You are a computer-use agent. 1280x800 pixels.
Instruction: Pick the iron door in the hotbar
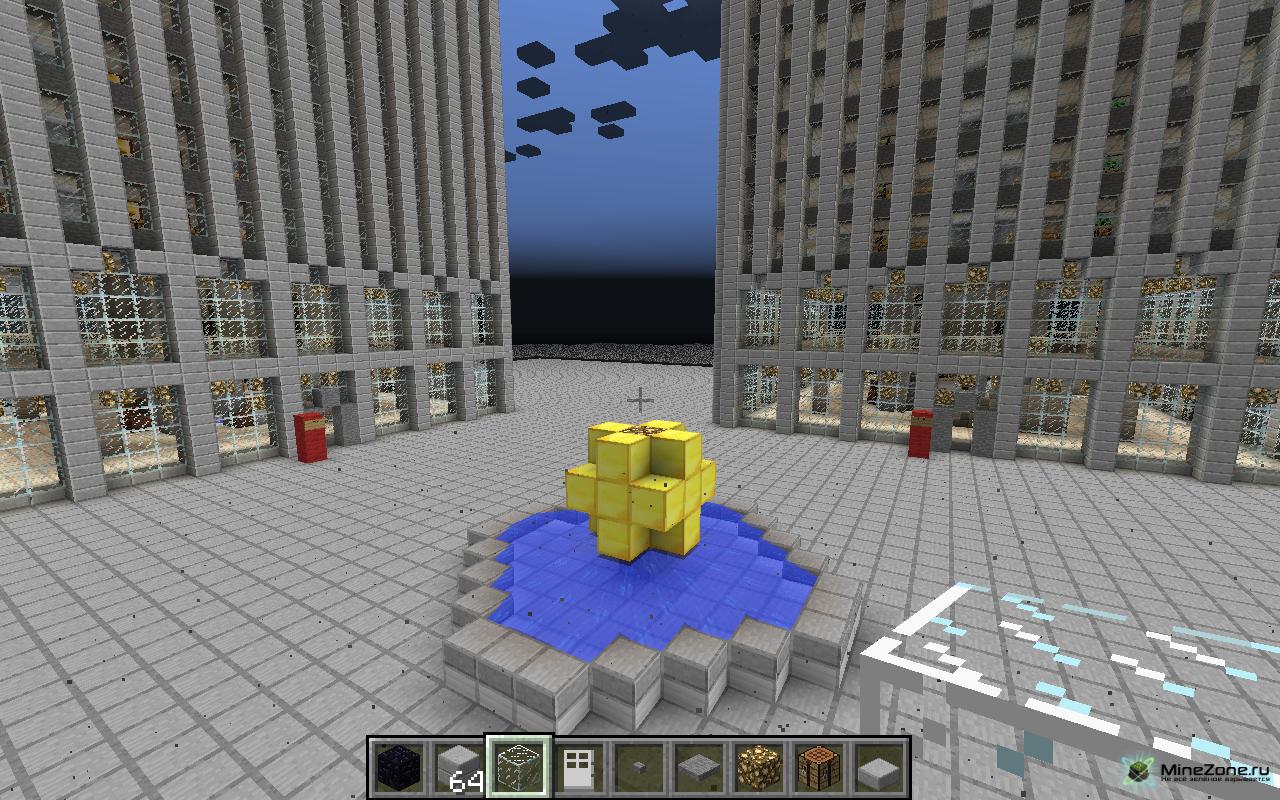pos(578,767)
